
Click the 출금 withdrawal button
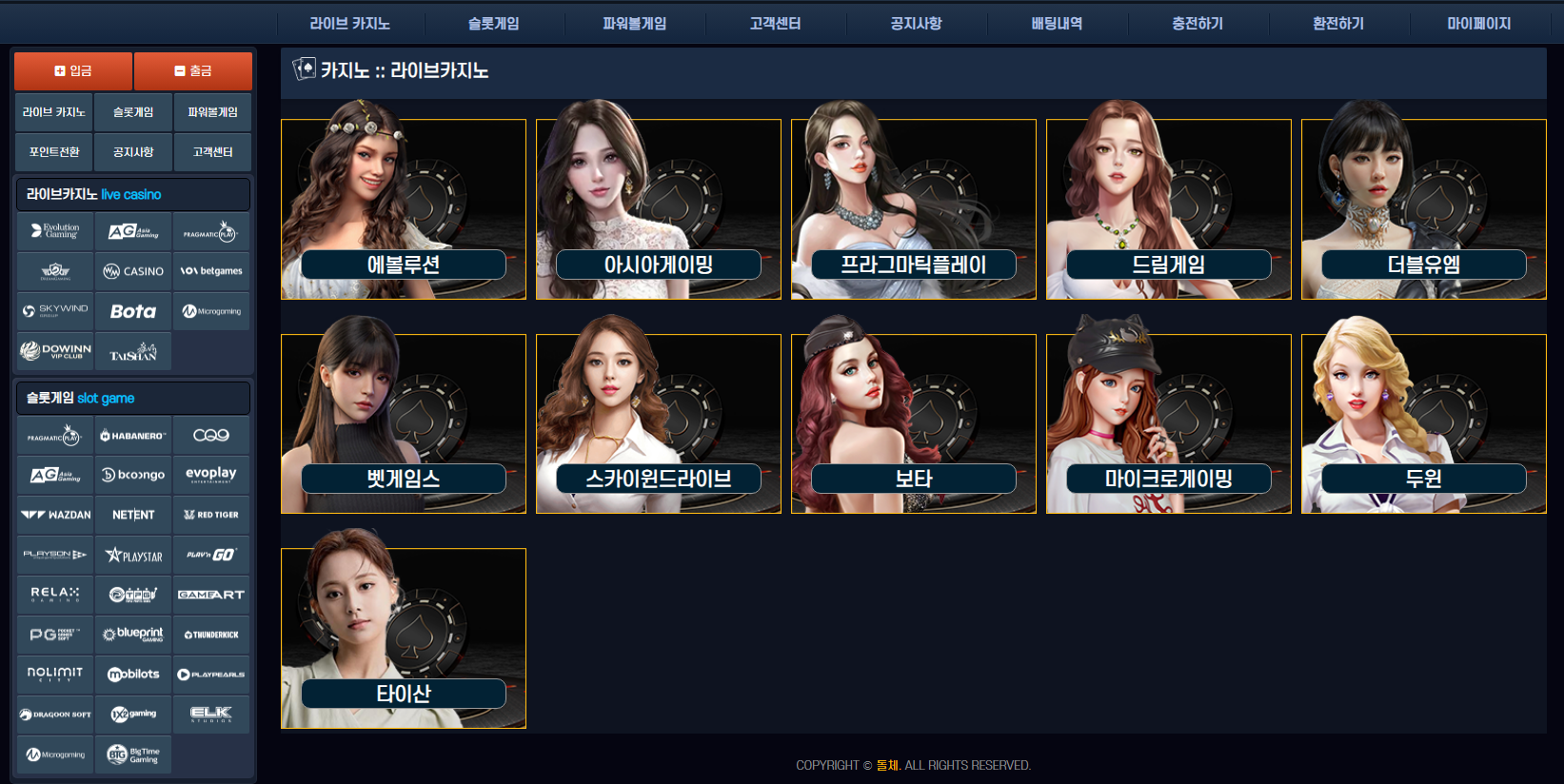tap(193, 71)
